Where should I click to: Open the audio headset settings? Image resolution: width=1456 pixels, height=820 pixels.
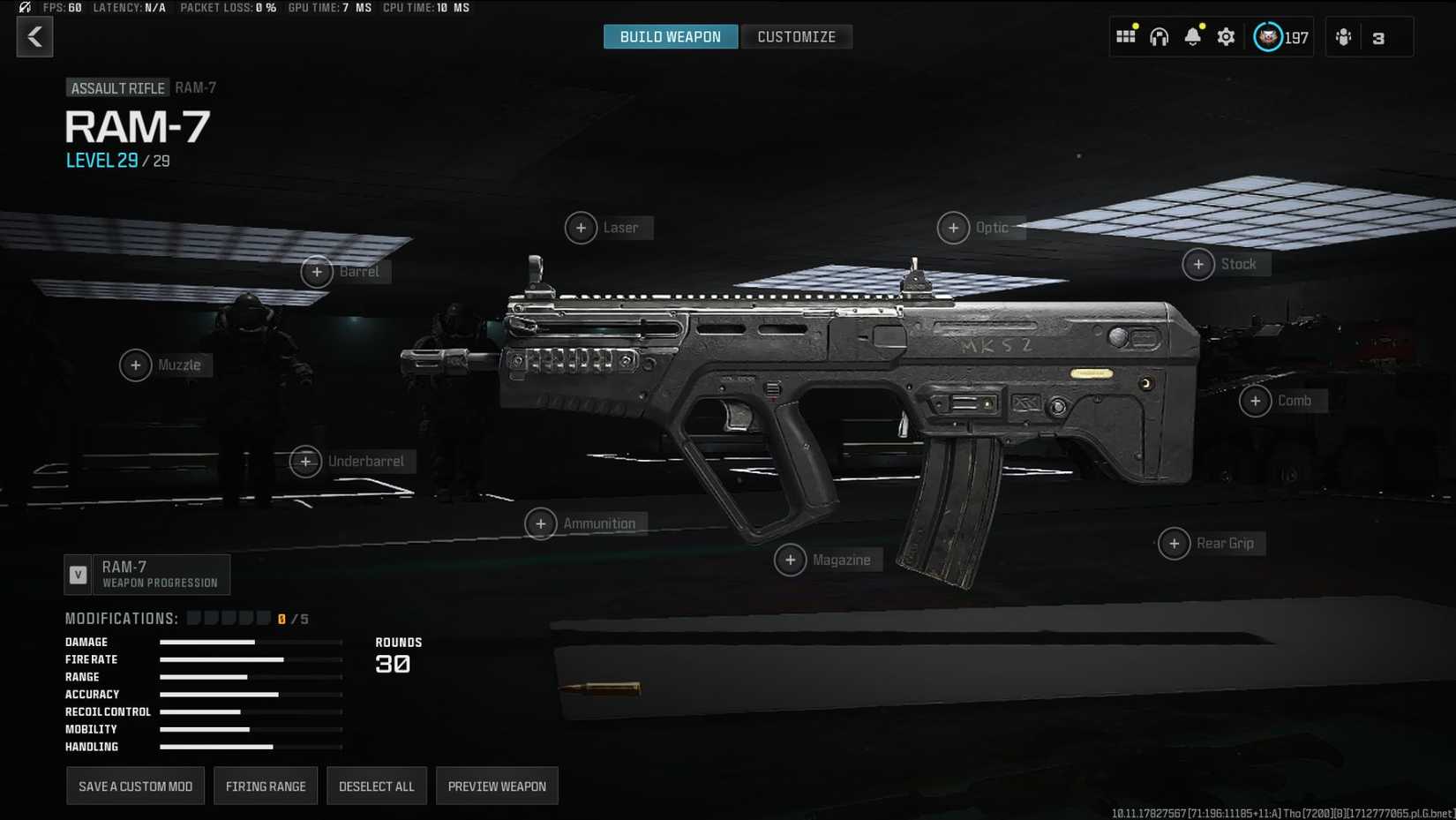pyautogui.click(x=1159, y=36)
